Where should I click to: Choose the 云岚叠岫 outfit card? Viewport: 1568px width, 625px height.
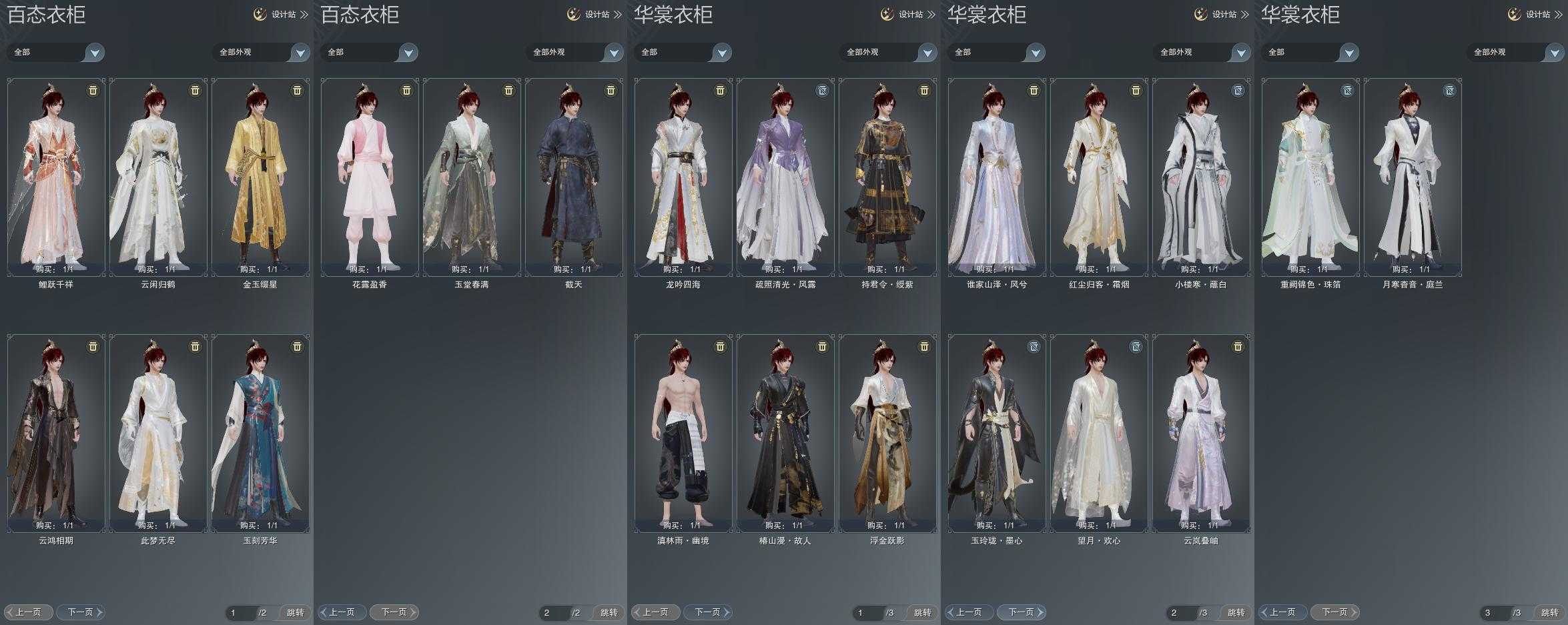[1201, 434]
